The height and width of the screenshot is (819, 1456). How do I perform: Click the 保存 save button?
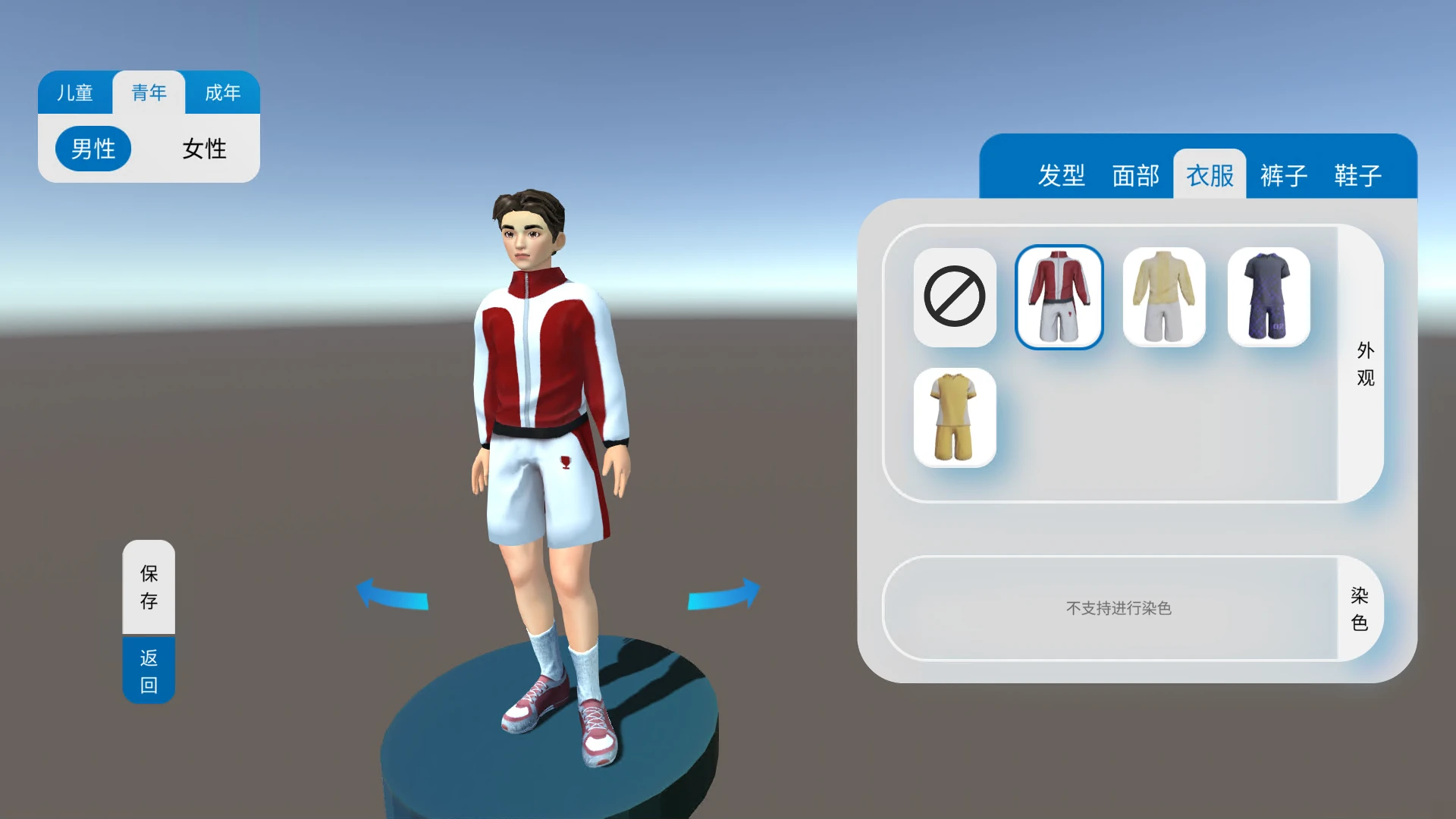pyautogui.click(x=149, y=588)
